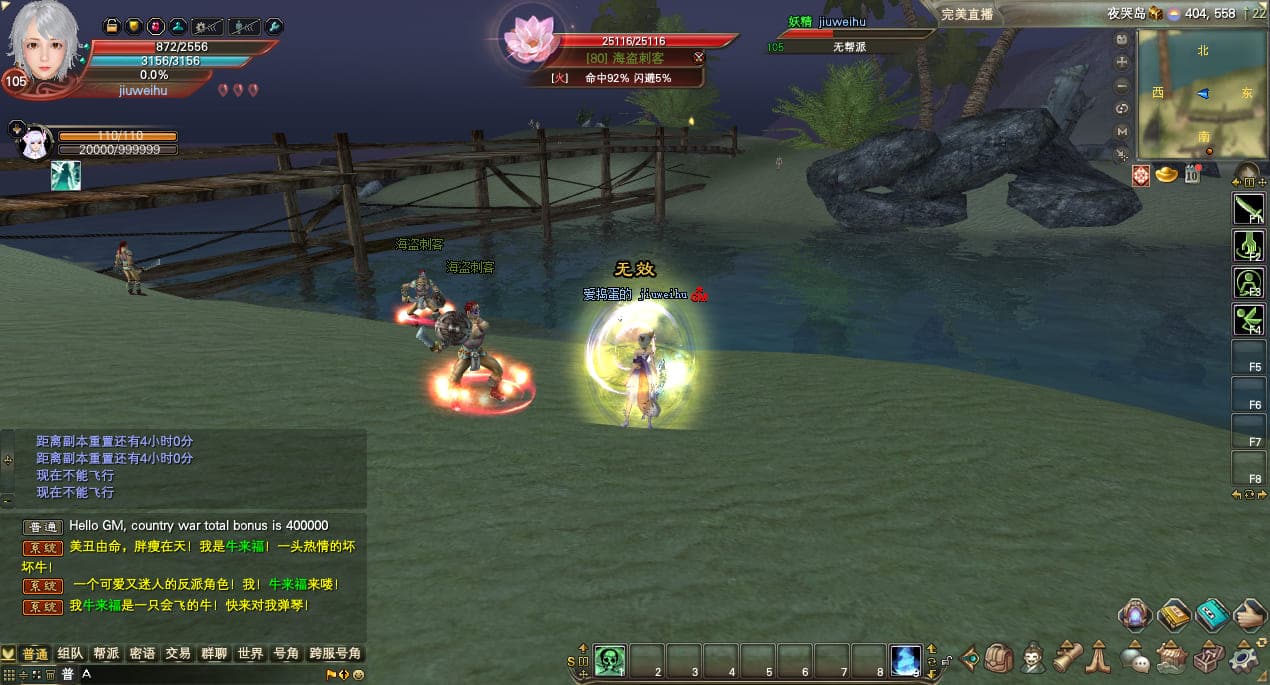Image resolution: width=1270 pixels, height=685 pixels.
Task: Use the blue flame skill slot
Action: [x=905, y=660]
